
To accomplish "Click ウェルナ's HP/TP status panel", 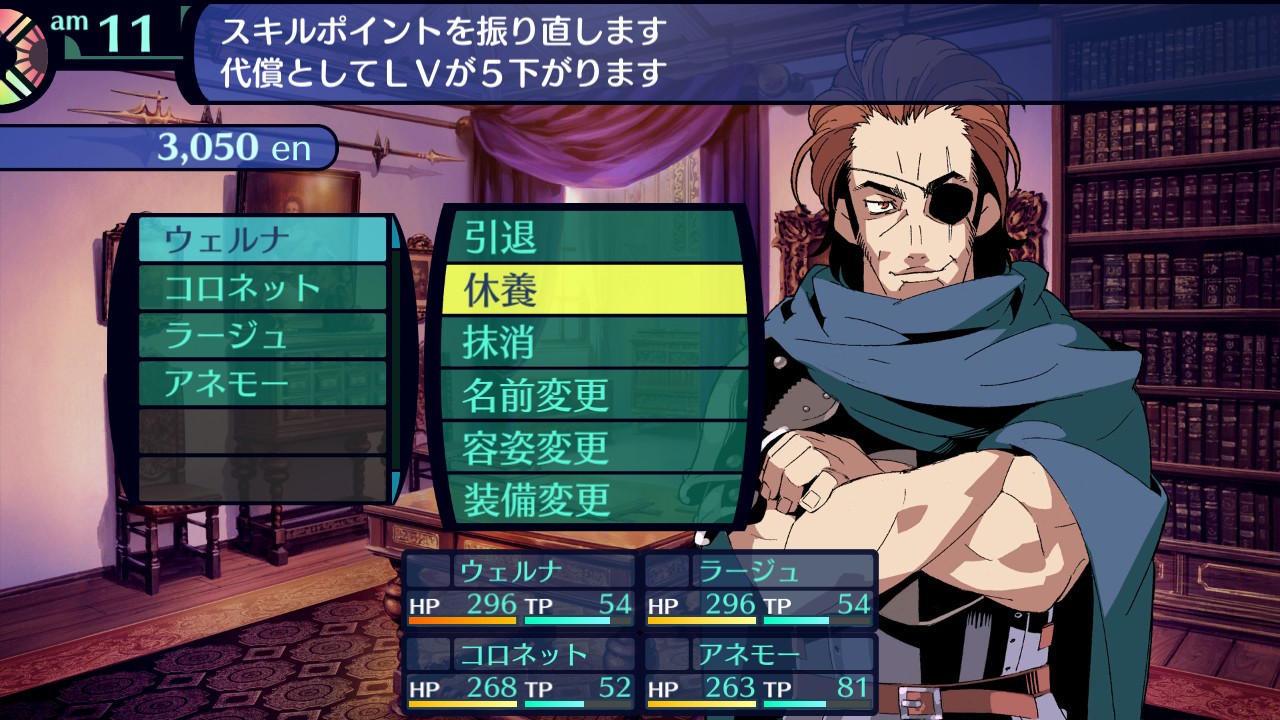I will coord(520,590).
